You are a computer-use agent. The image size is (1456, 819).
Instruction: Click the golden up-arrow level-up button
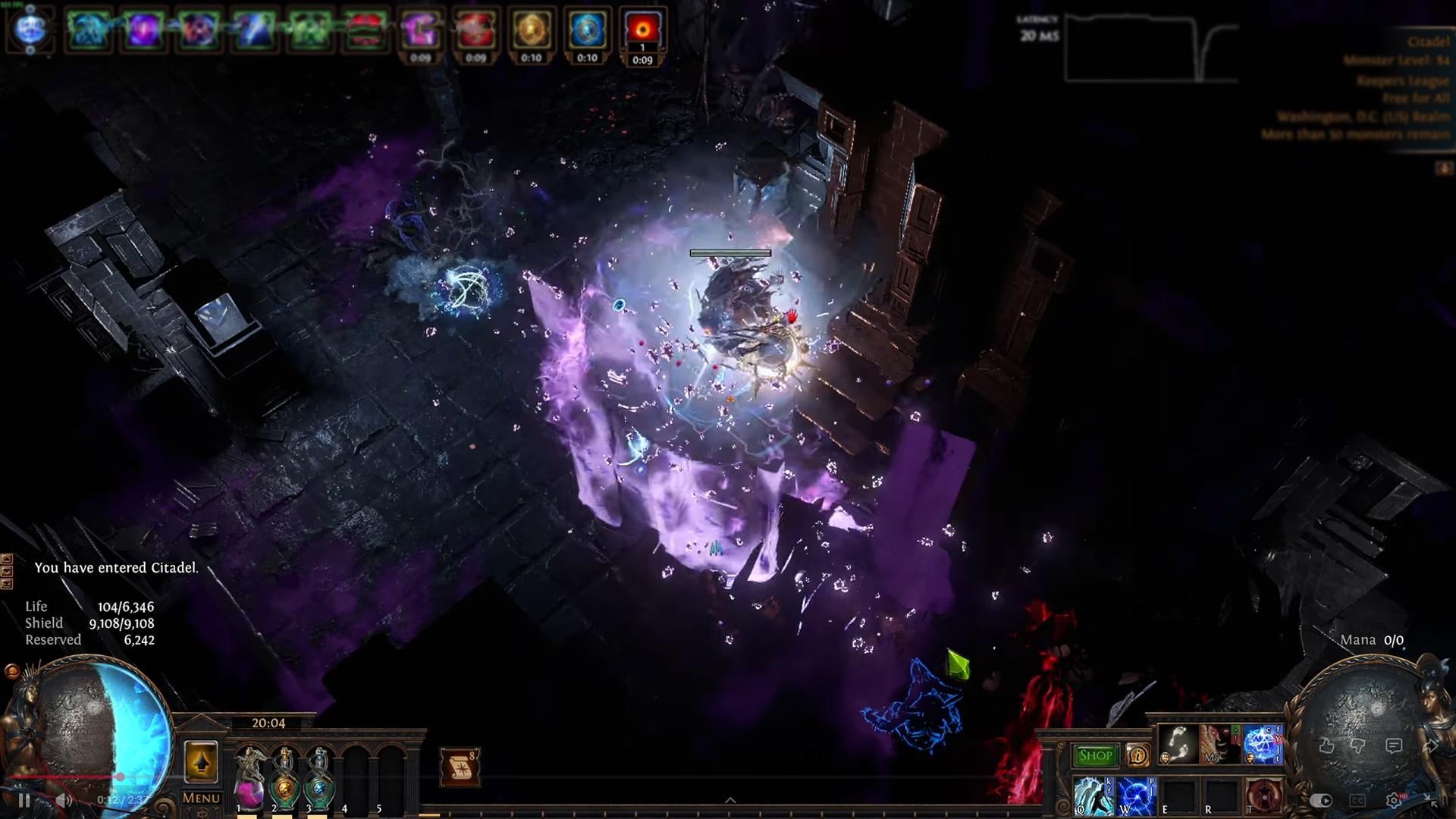click(201, 761)
